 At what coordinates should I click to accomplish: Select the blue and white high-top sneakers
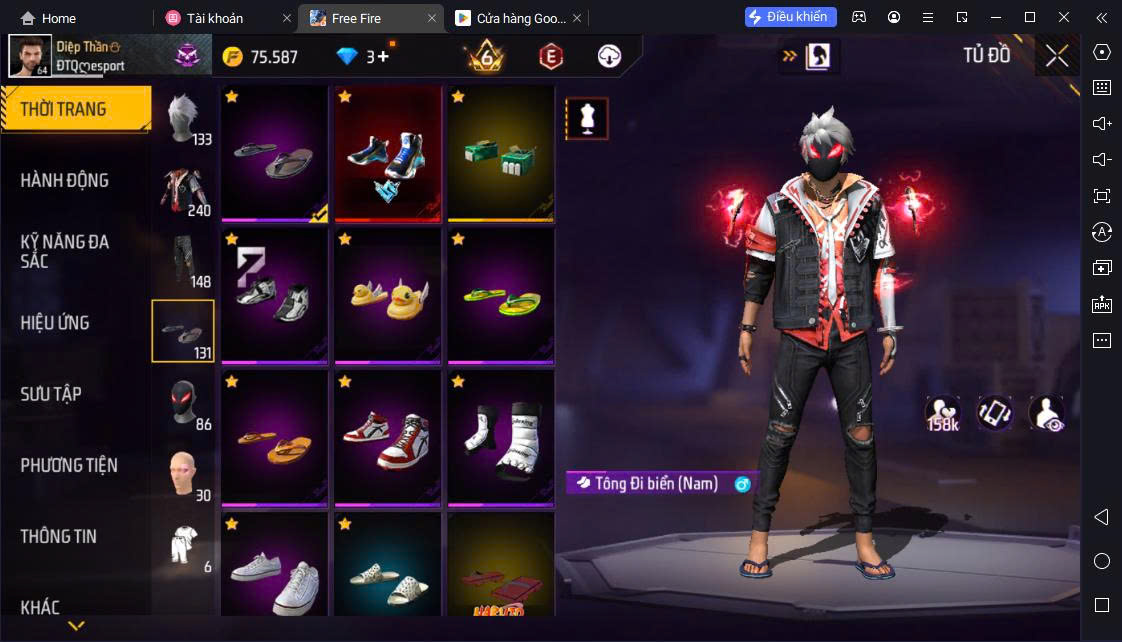[x=388, y=153]
